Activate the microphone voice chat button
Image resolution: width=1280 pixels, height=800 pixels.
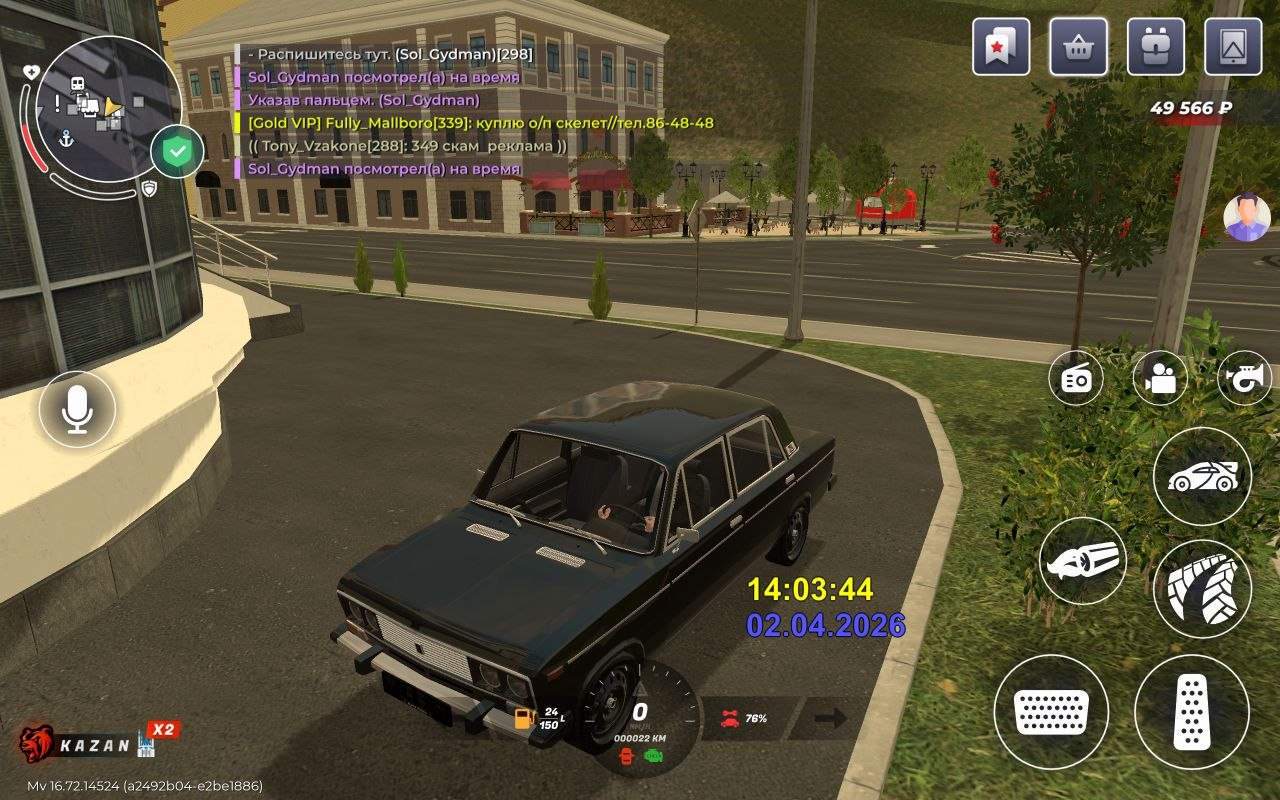click(78, 409)
